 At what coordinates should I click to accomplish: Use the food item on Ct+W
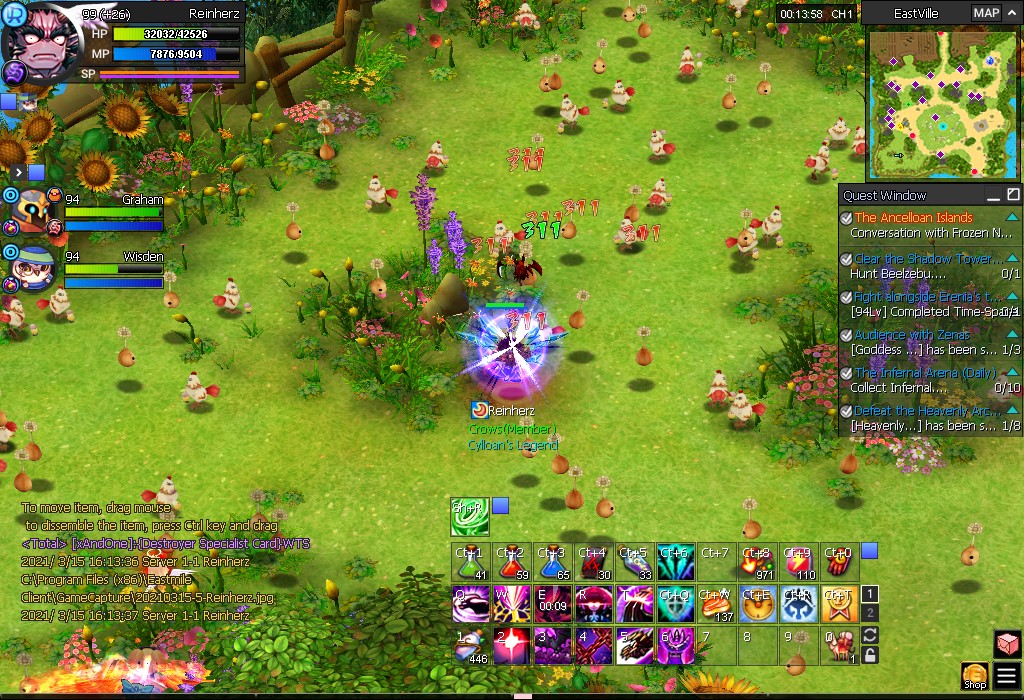click(x=716, y=604)
